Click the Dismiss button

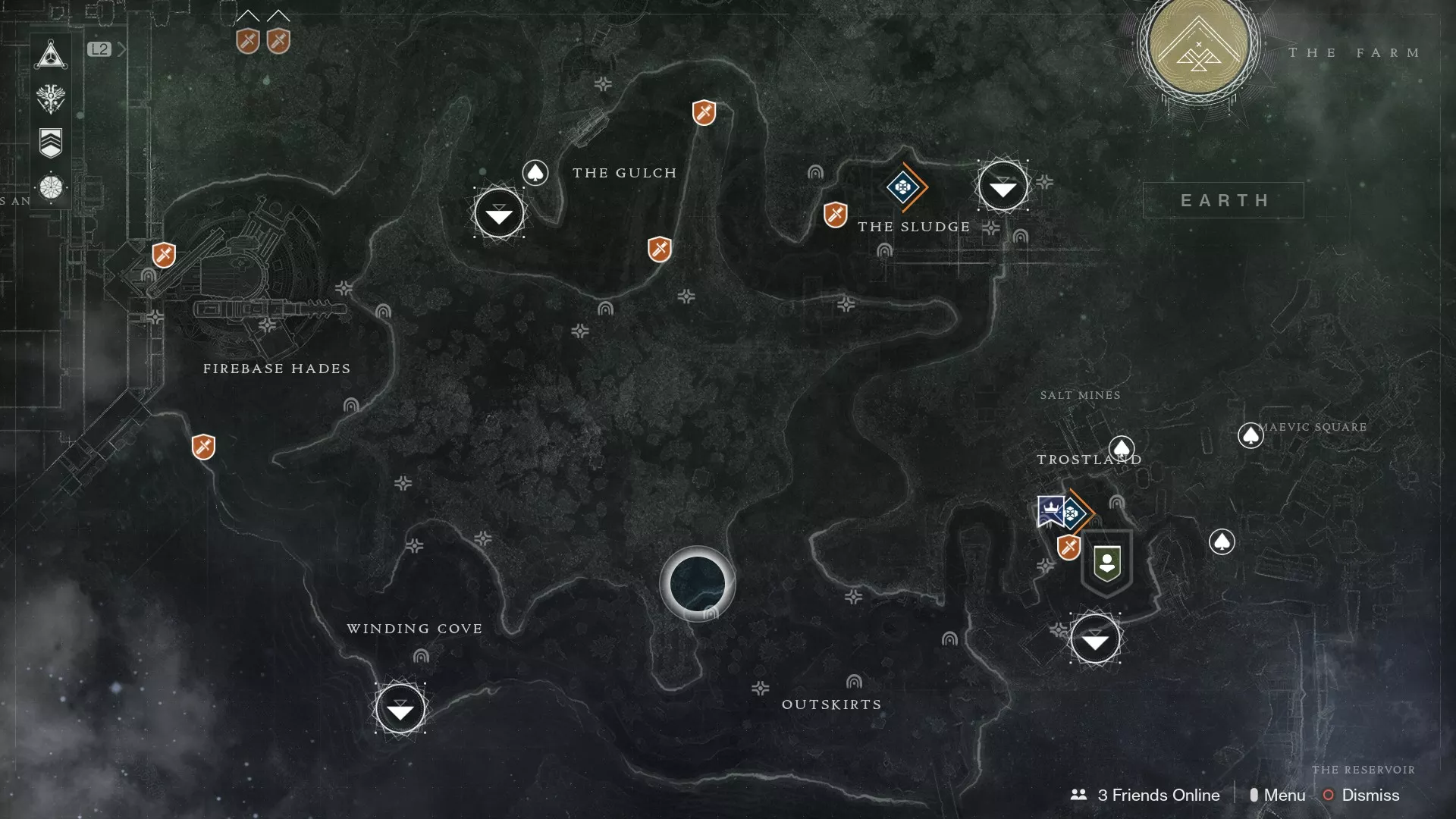point(1371,795)
